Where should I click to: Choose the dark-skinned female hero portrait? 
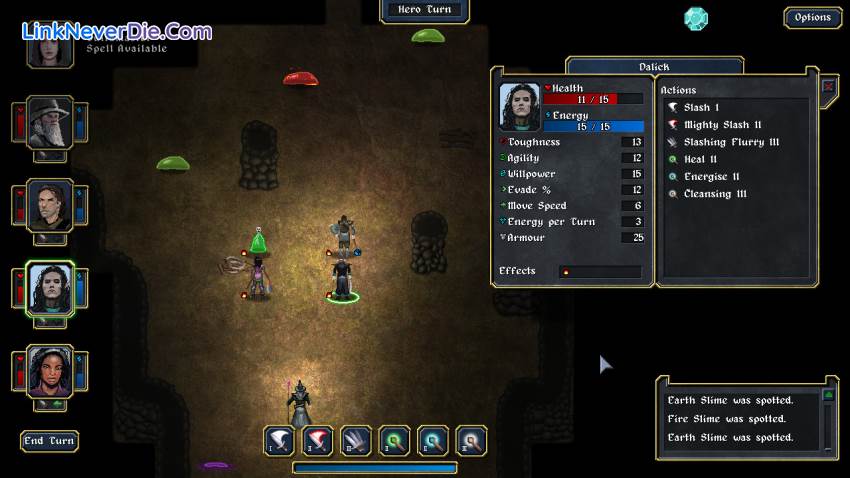point(49,372)
